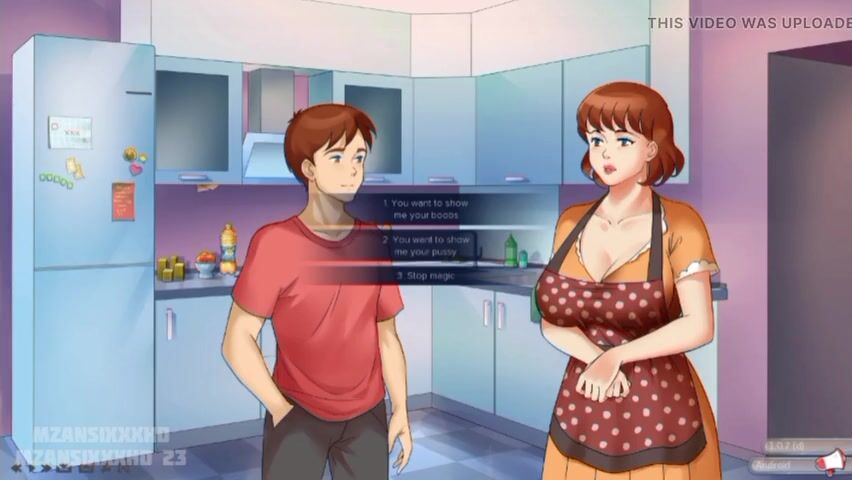Choose the "Stop magic" dialogue option

coord(426,274)
